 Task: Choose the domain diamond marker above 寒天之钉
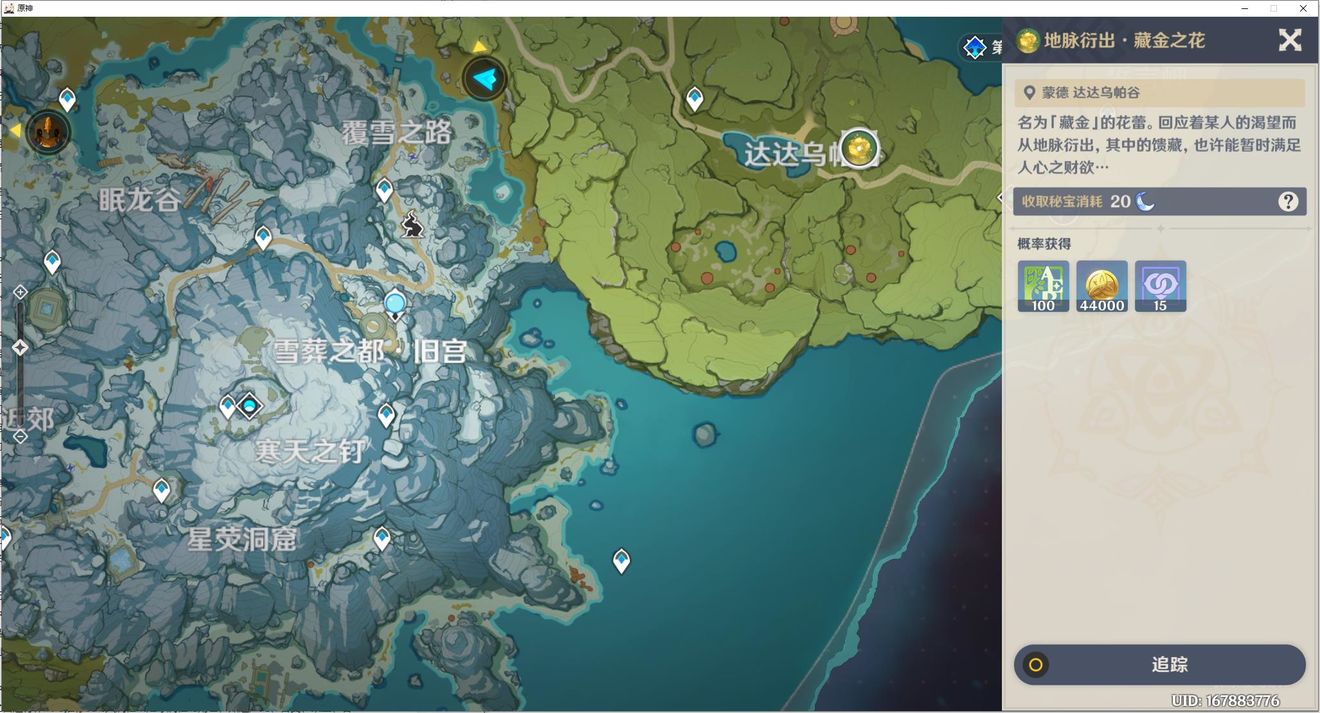(x=249, y=406)
